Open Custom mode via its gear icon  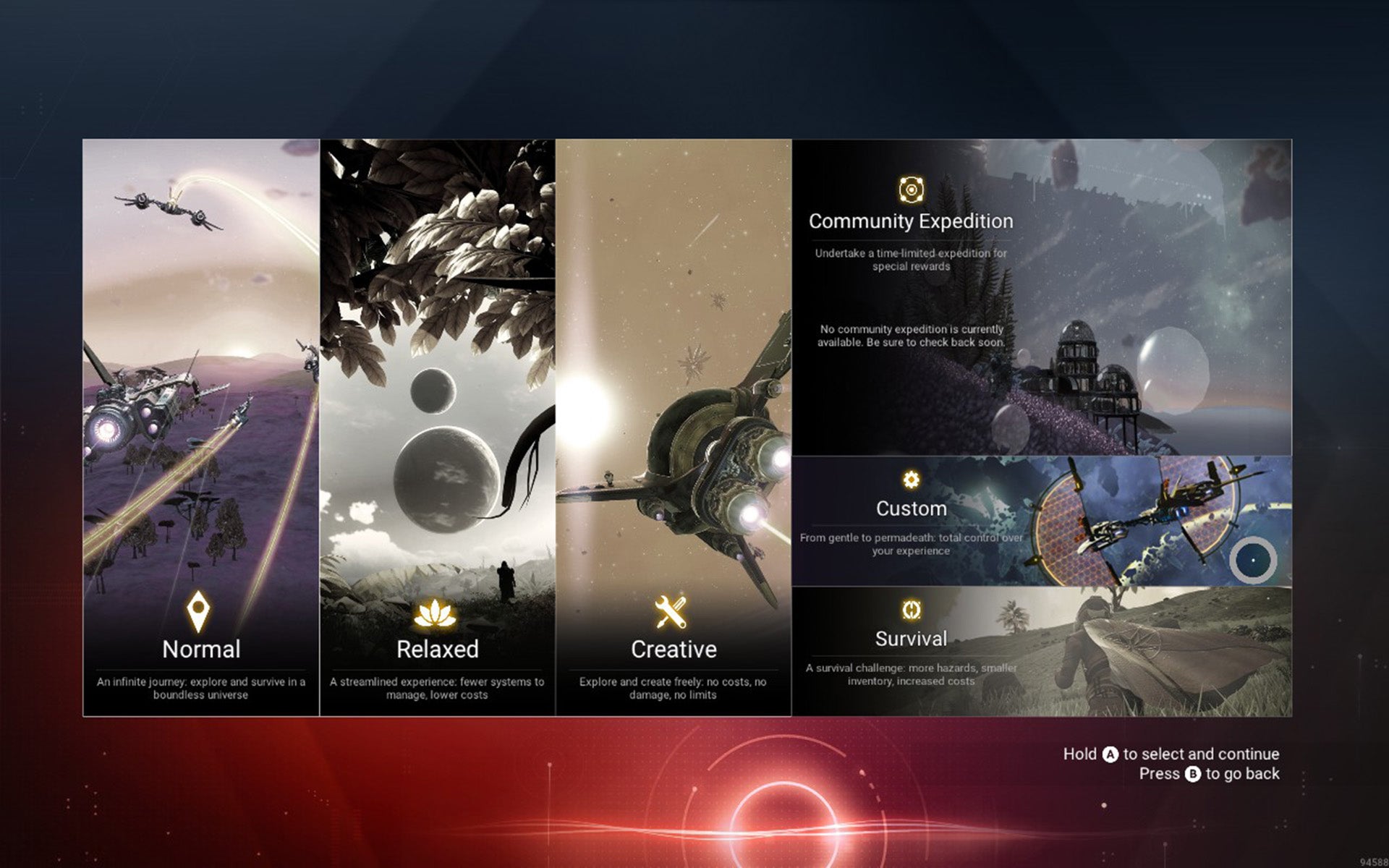click(x=910, y=478)
